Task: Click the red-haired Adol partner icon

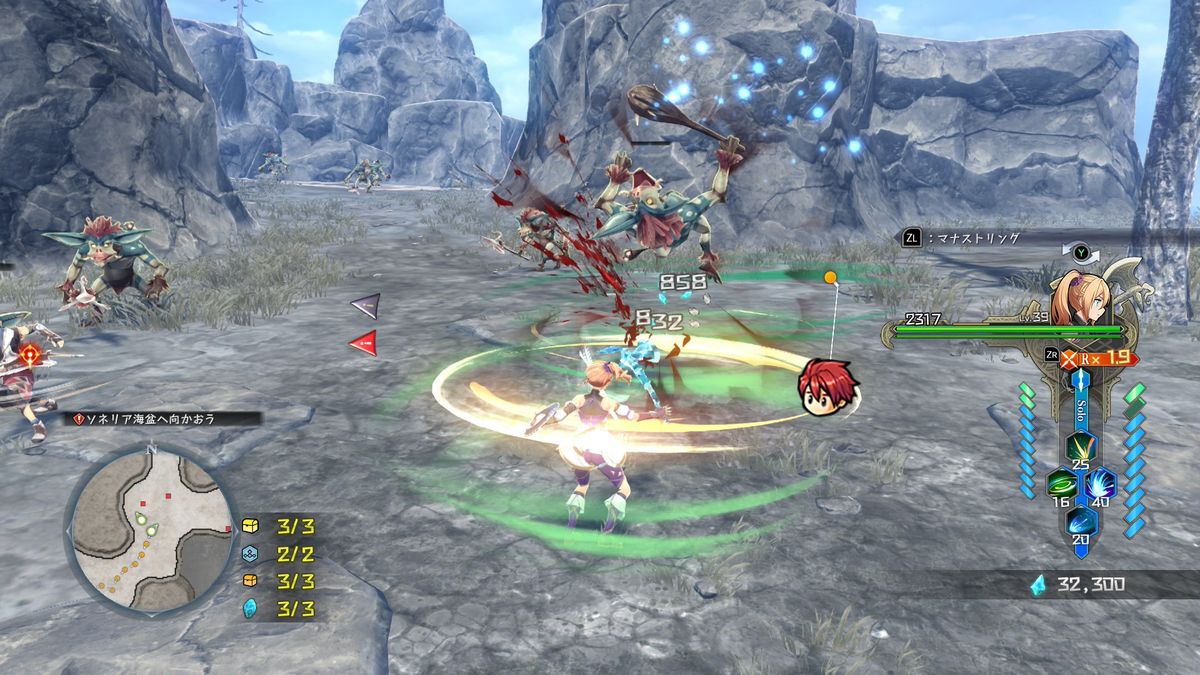Action: [824, 384]
